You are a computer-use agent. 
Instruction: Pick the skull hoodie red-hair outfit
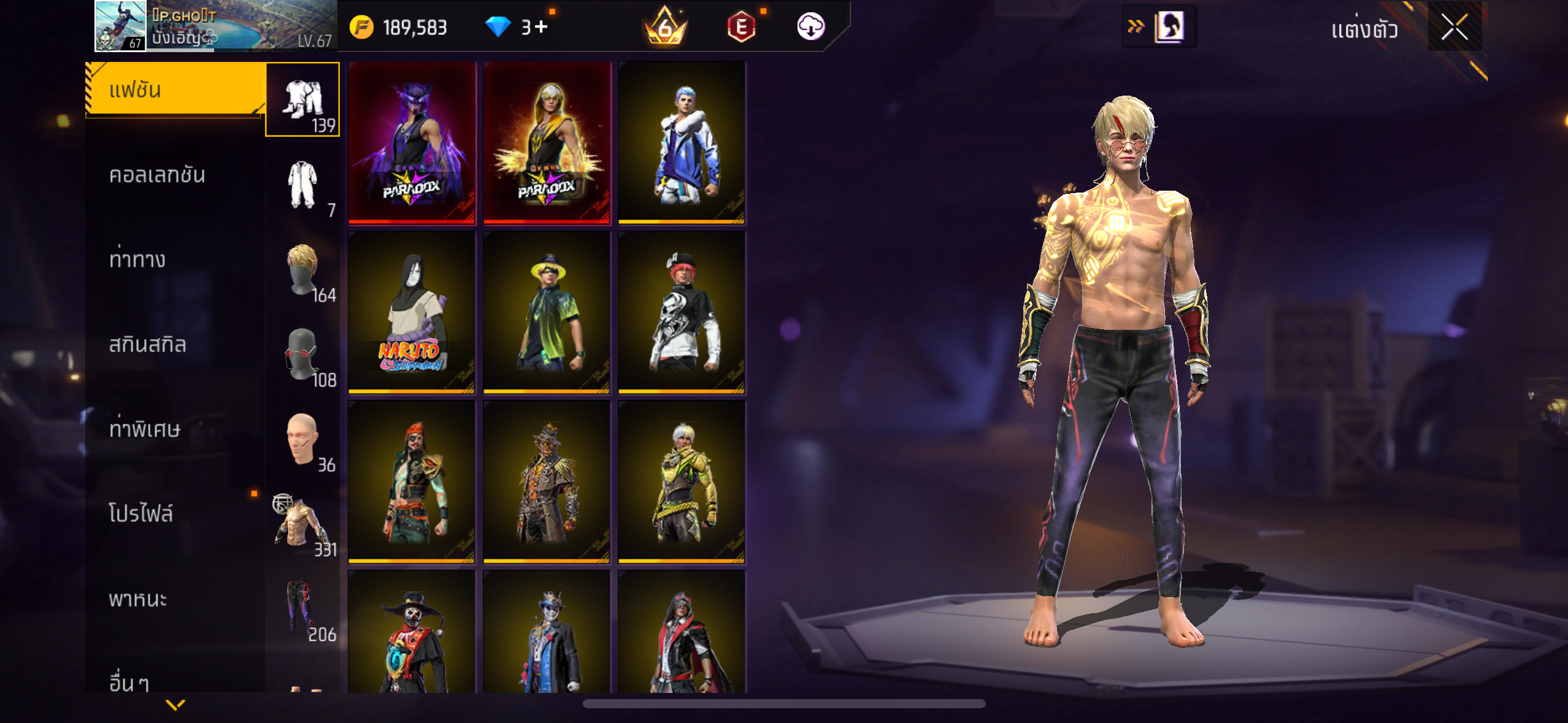pos(682,312)
